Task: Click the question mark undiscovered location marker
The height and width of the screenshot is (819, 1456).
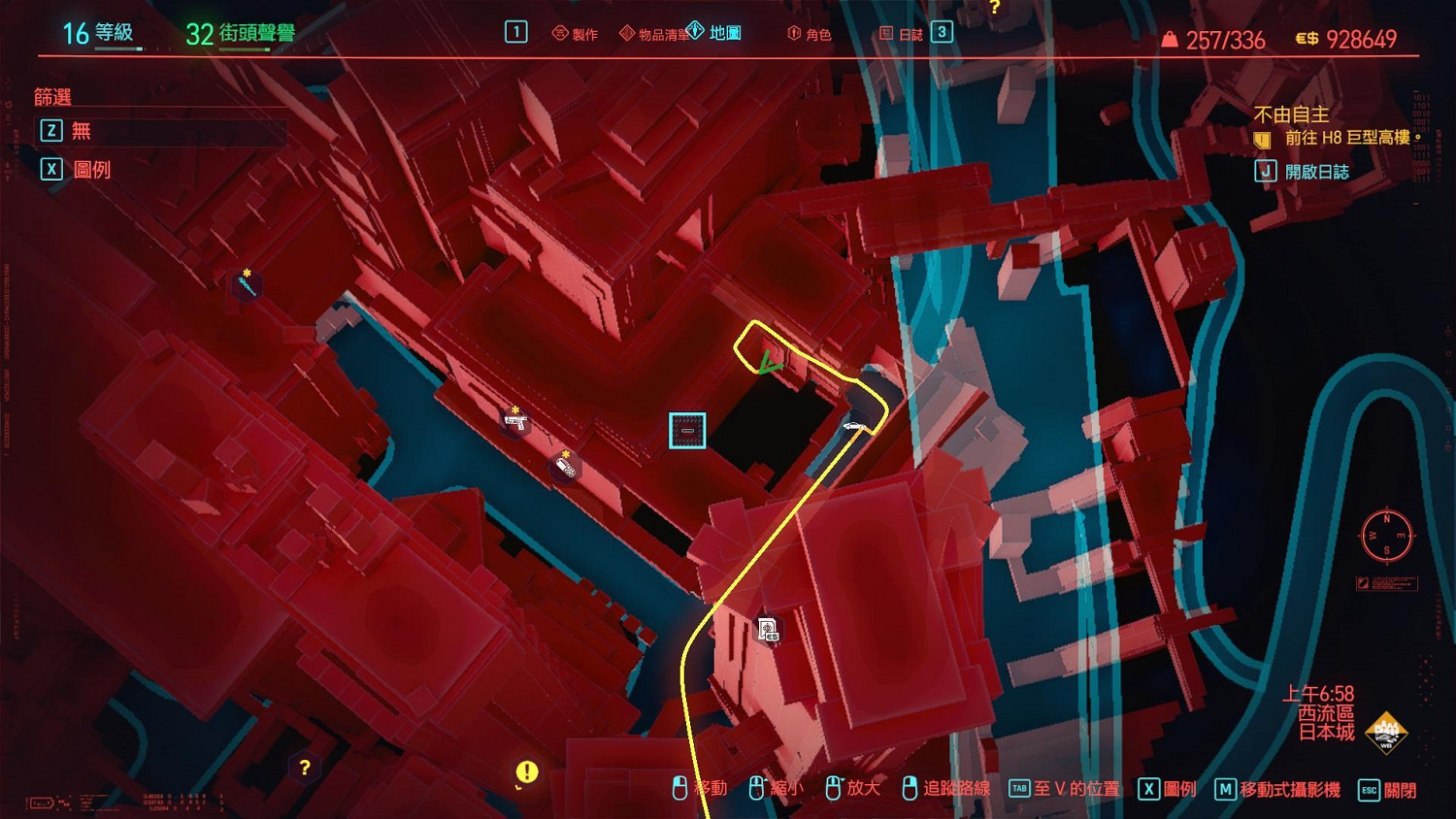Action: pyautogui.click(x=305, y=766)
